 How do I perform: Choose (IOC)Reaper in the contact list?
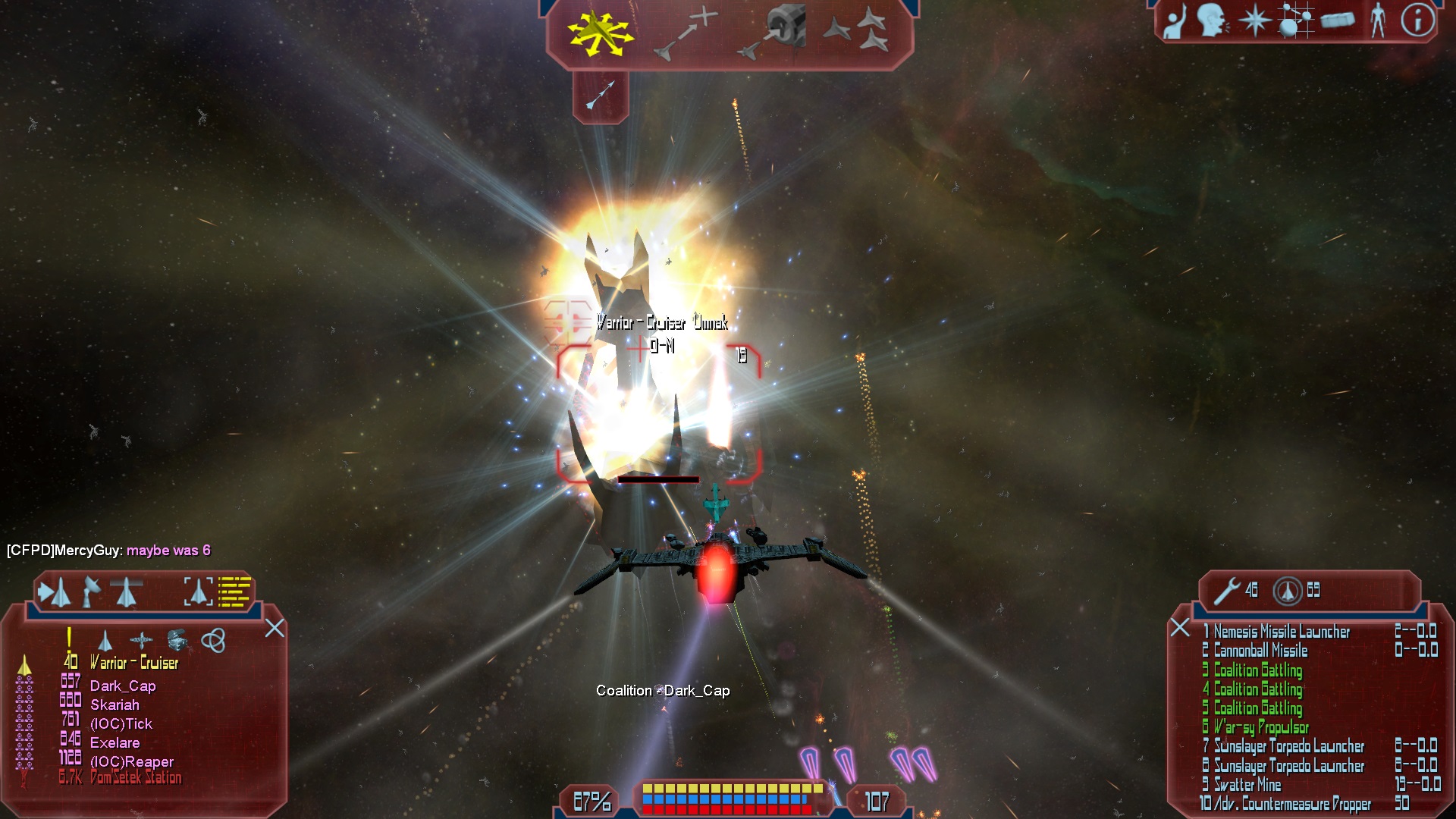pyautogui.click(x=132, y=762)
